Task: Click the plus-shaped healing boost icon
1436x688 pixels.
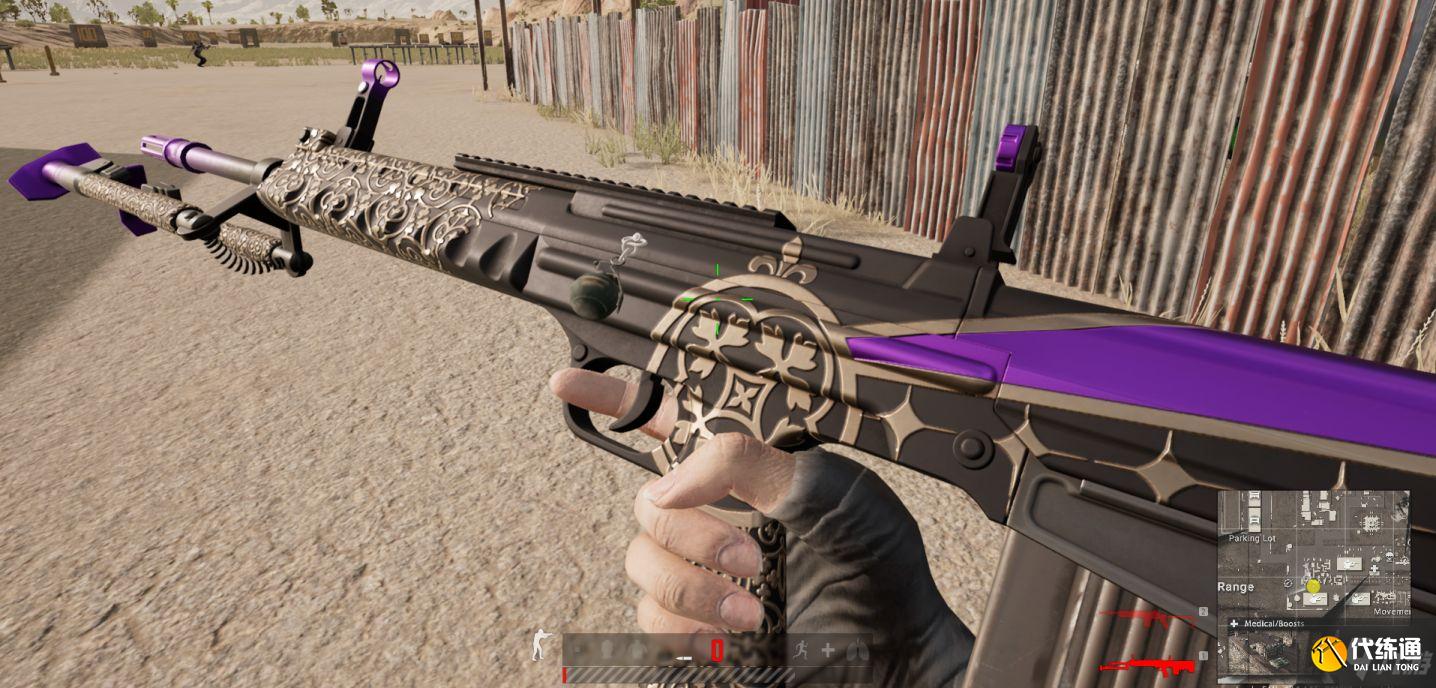Action: pyautogui.click(x=828, y=651)
